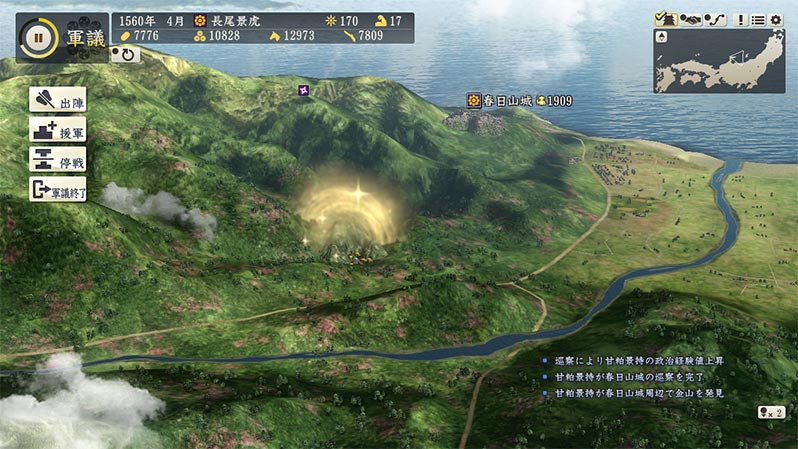End the council with 軍議終了
This screenshot has height=449, width=798.
coord(58,189)
